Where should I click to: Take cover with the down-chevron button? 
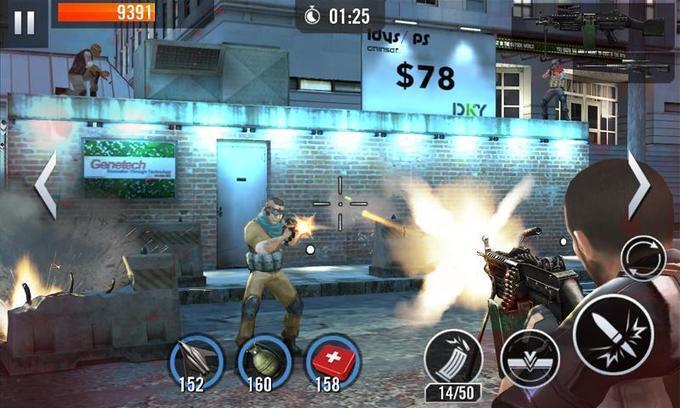tap(530, 356)
